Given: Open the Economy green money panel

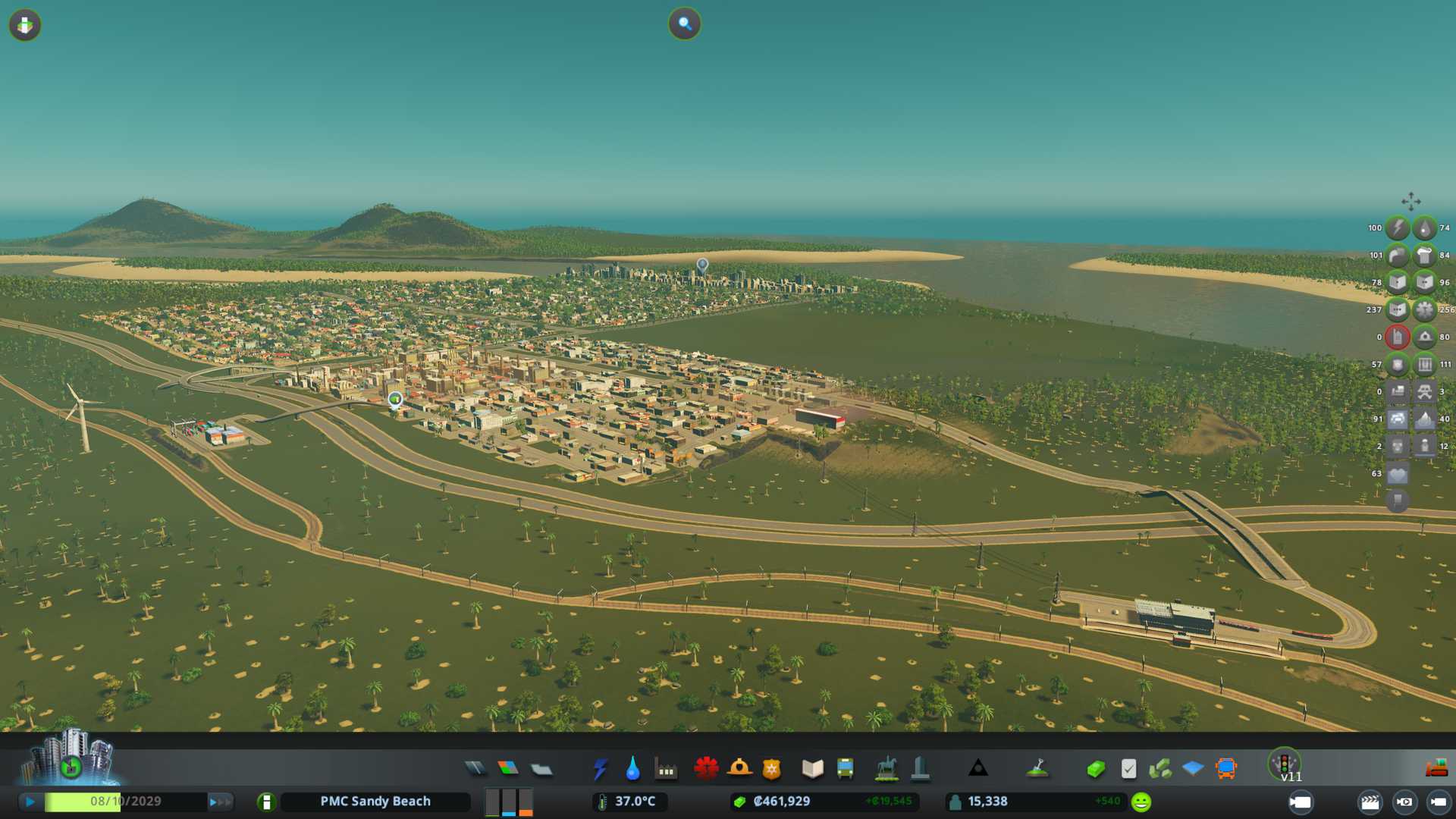Looking at the screenshot, I should [x=1096, y=769].
